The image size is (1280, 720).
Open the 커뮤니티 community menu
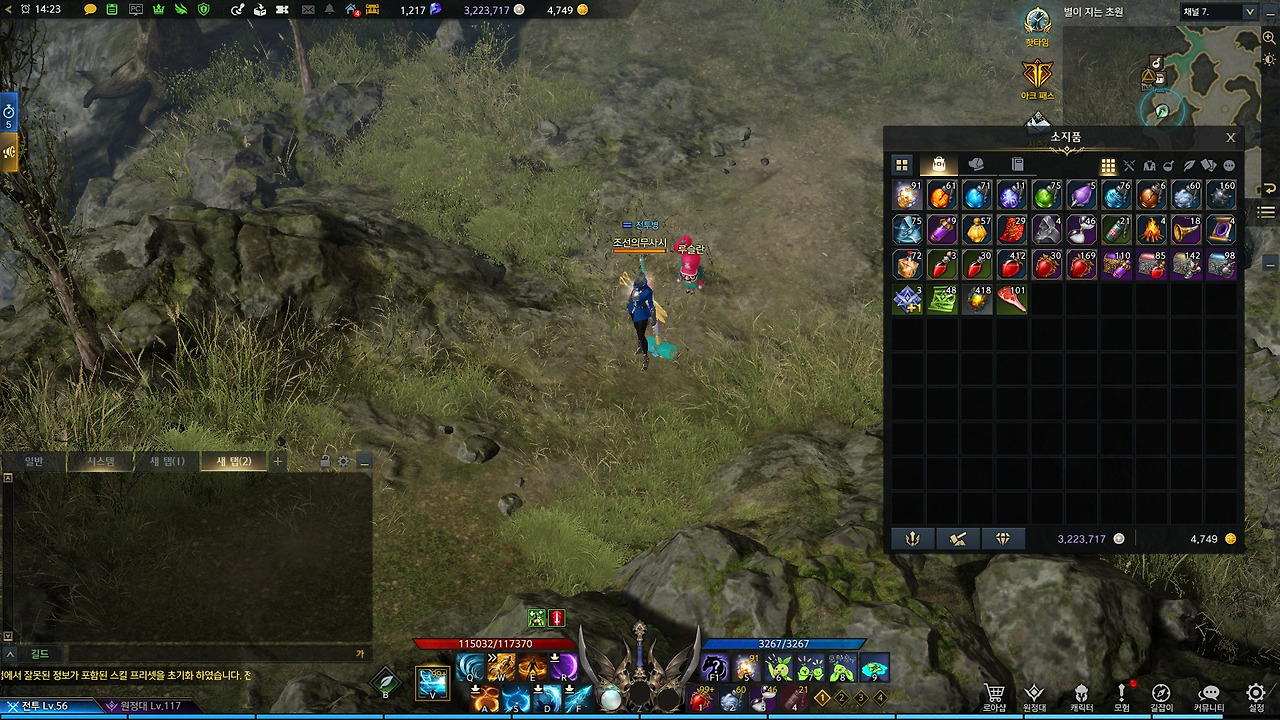pos(1210,697)
